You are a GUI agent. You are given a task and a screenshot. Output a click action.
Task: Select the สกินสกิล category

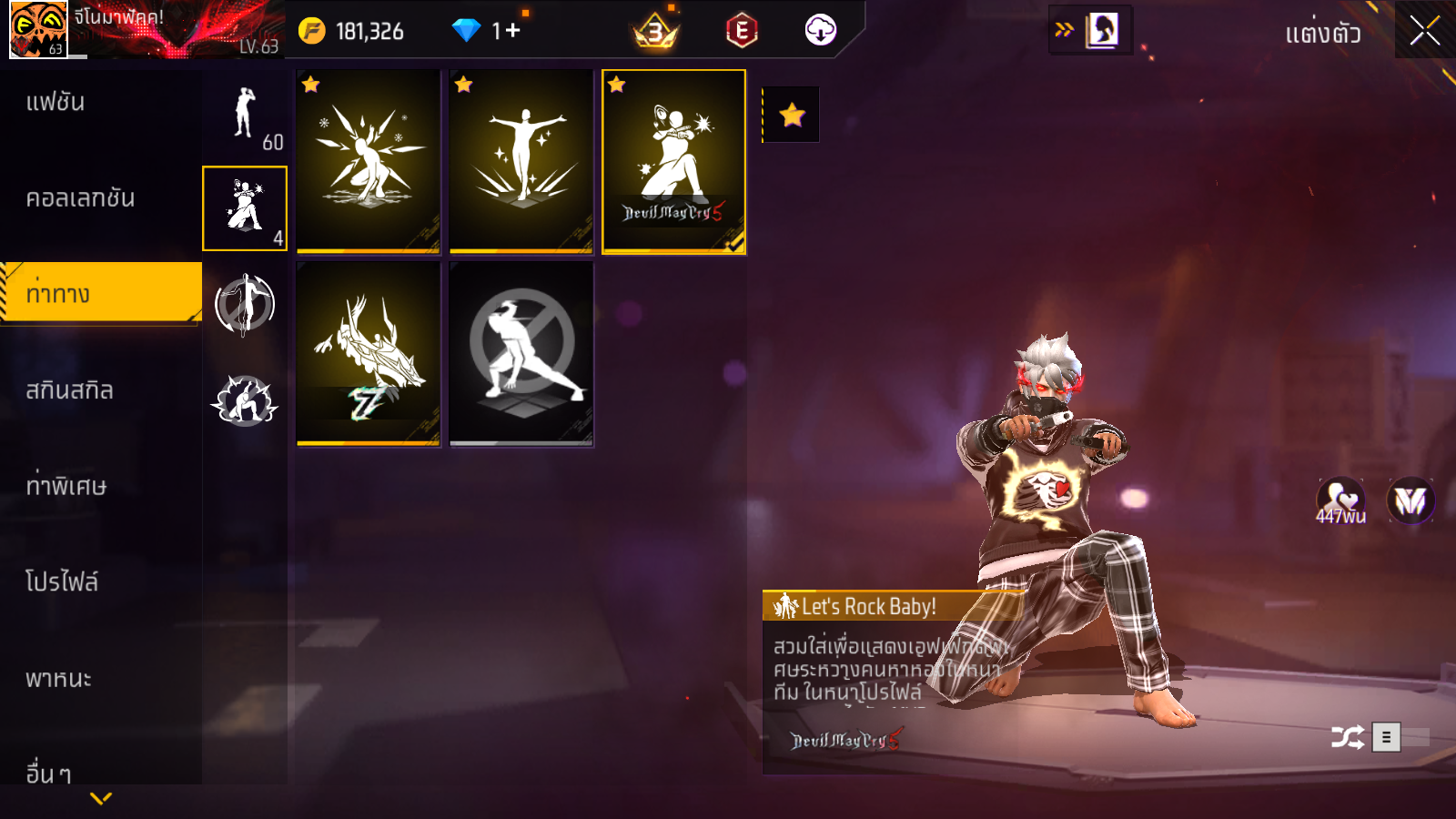pos(69,390)
